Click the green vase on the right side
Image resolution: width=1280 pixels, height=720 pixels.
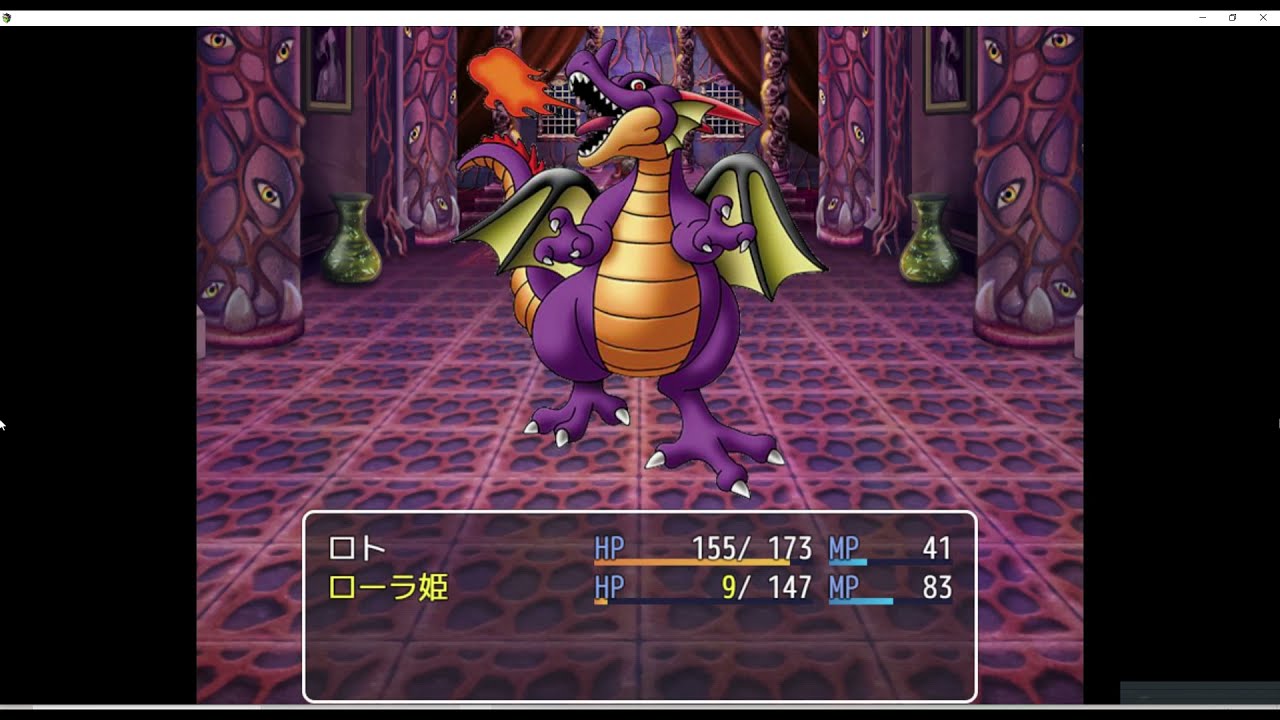point(925,240)
